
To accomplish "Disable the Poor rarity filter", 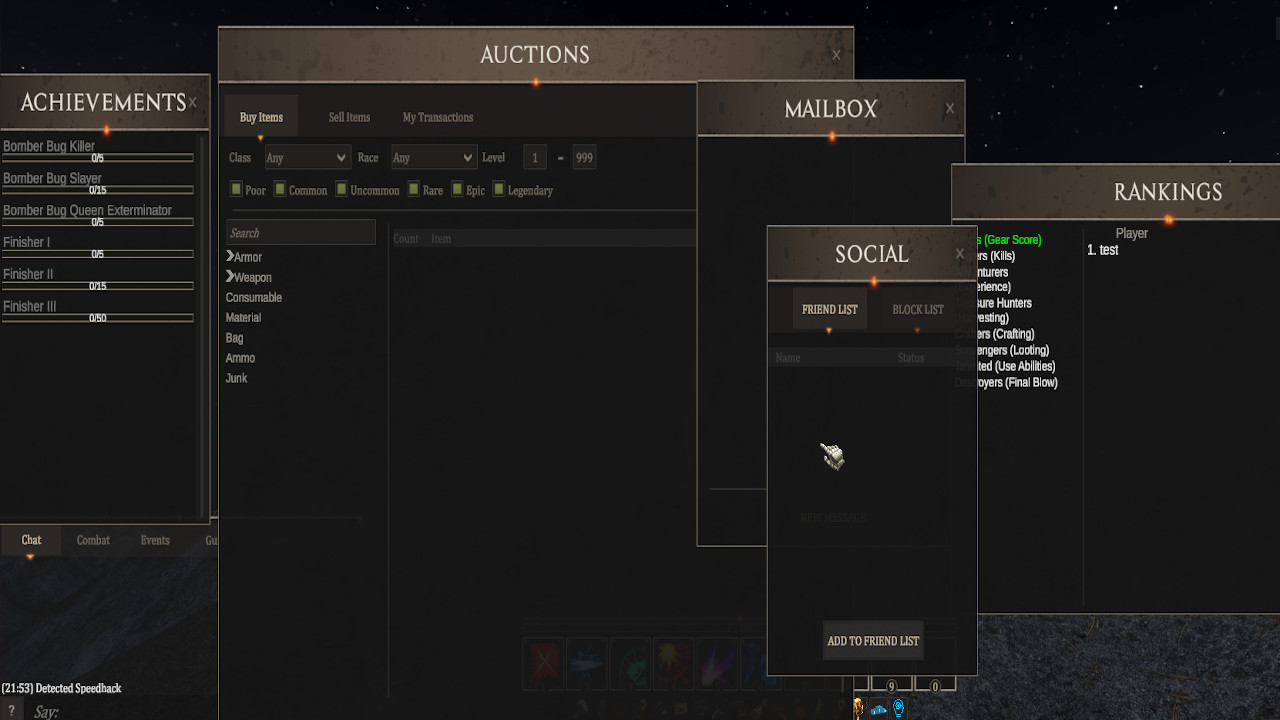I will (x=234, y=189).
